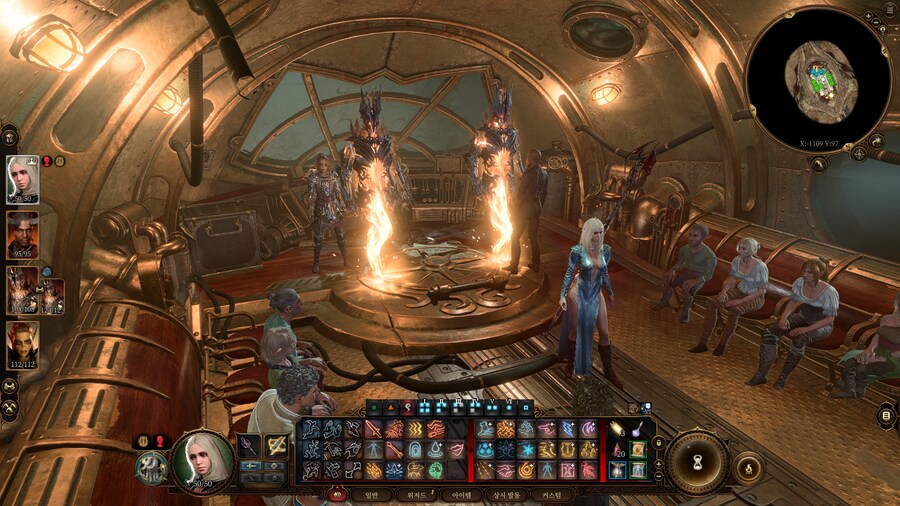This screenshot has height=506, width=900.
Task: Switch to the 상시 발동 hotbar tab
Action: pyautogui.click(x=506, y=494)
